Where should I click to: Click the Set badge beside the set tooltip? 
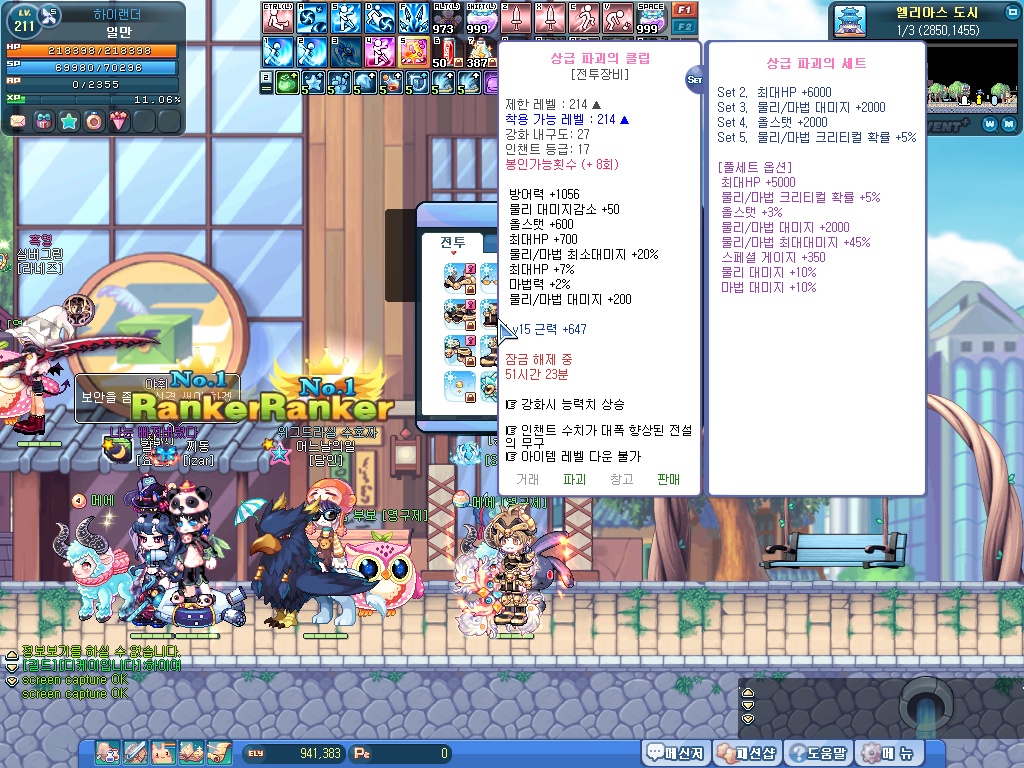pos(695,79)
